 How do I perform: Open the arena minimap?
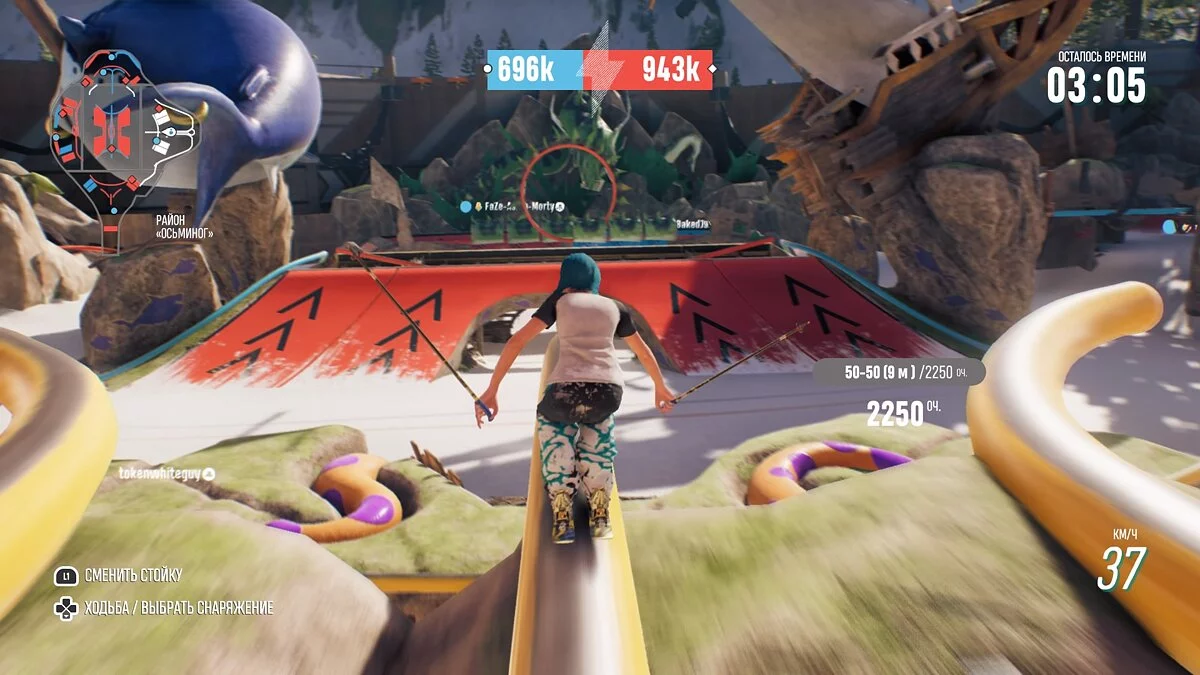tap(112, 133)
